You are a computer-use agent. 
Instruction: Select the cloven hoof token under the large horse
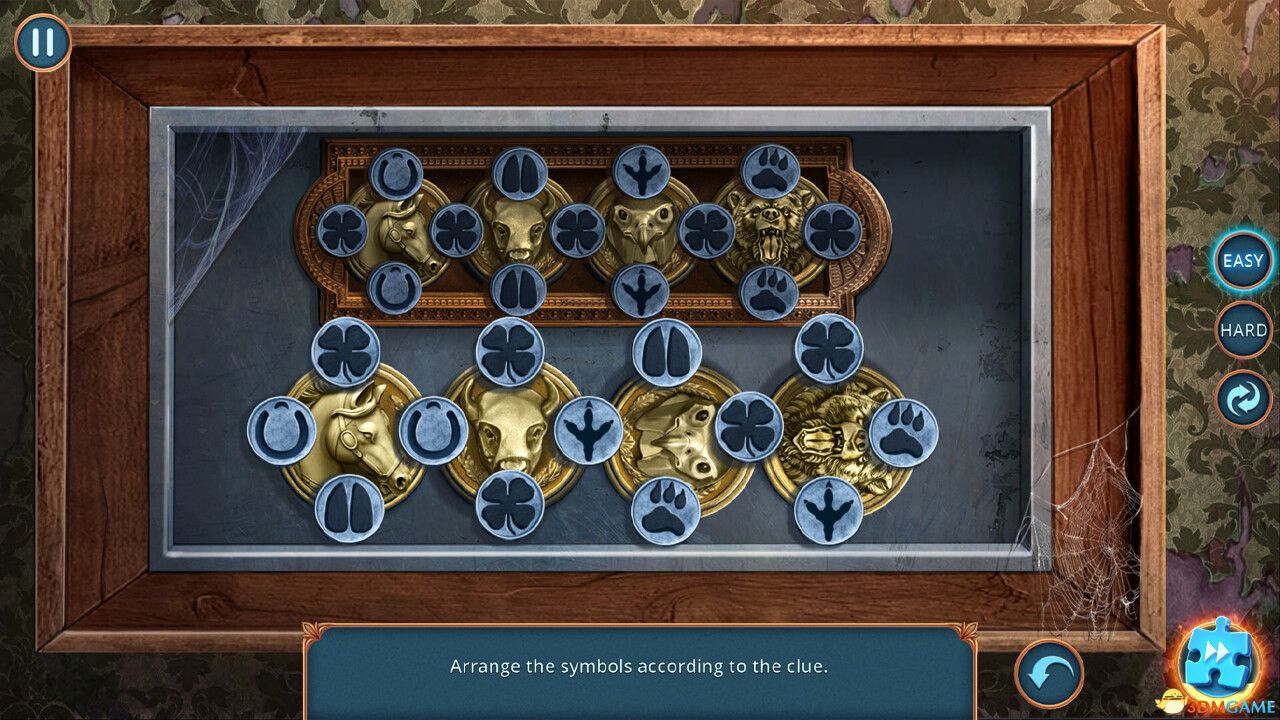349,508
